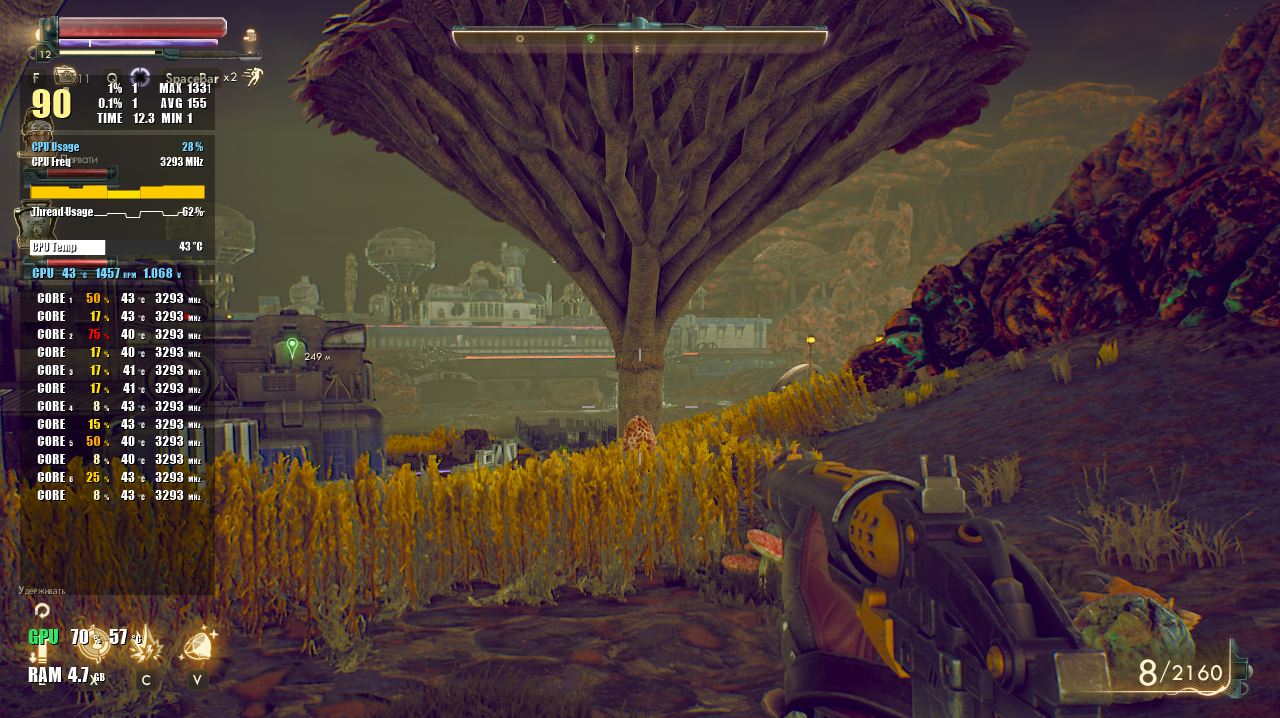Activate the Tactical Time Dilation crosshair icon
The width and height of the screenshot is (1280, 718).
140,76
